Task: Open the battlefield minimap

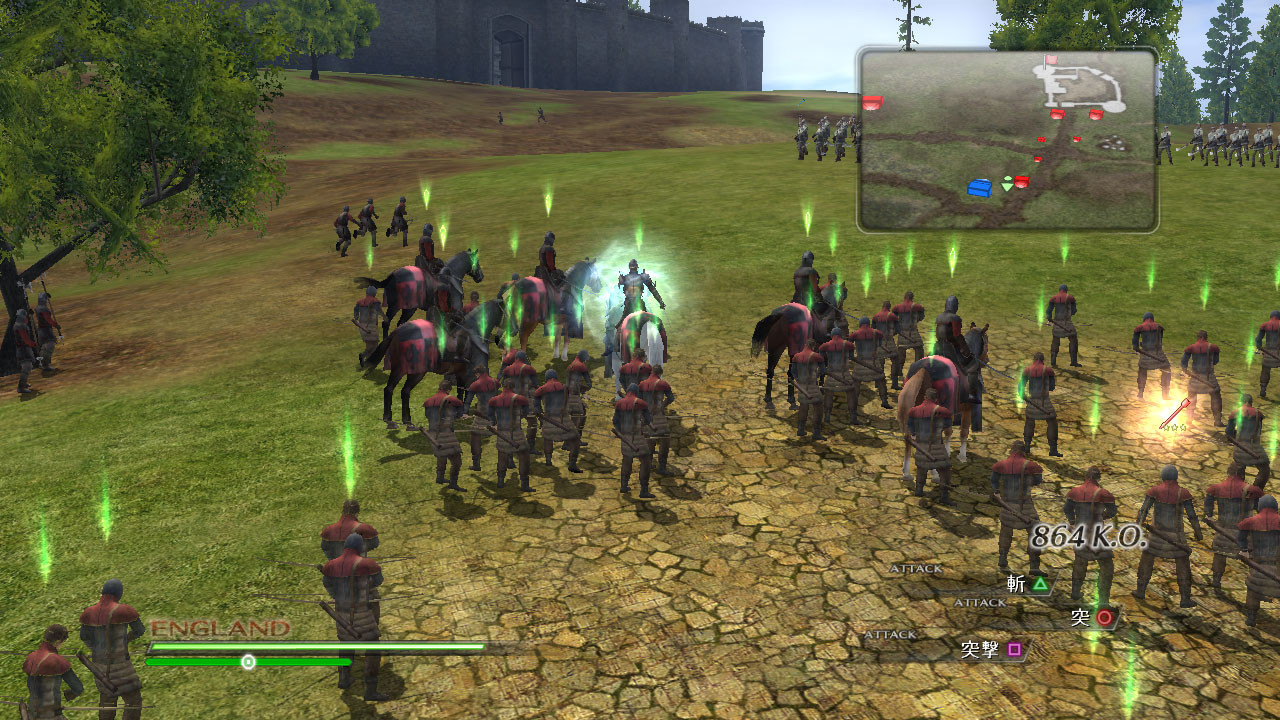Action: (1007, 139)
